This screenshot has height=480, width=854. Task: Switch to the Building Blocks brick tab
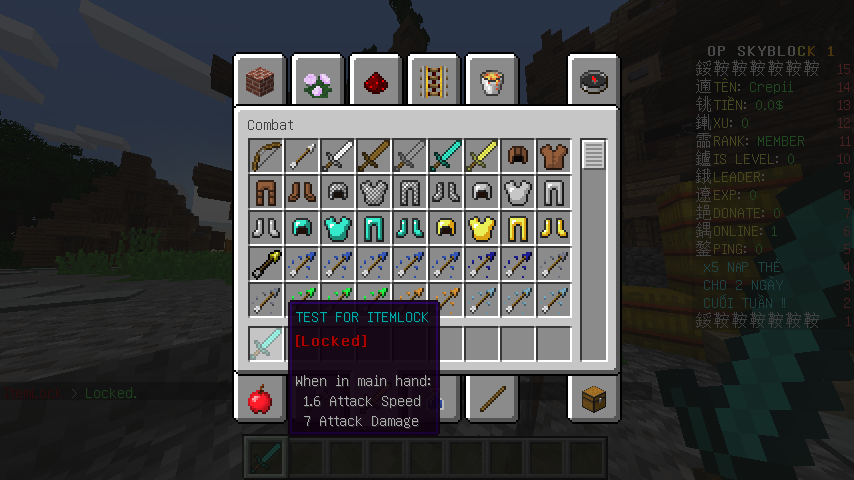(261, 80)
